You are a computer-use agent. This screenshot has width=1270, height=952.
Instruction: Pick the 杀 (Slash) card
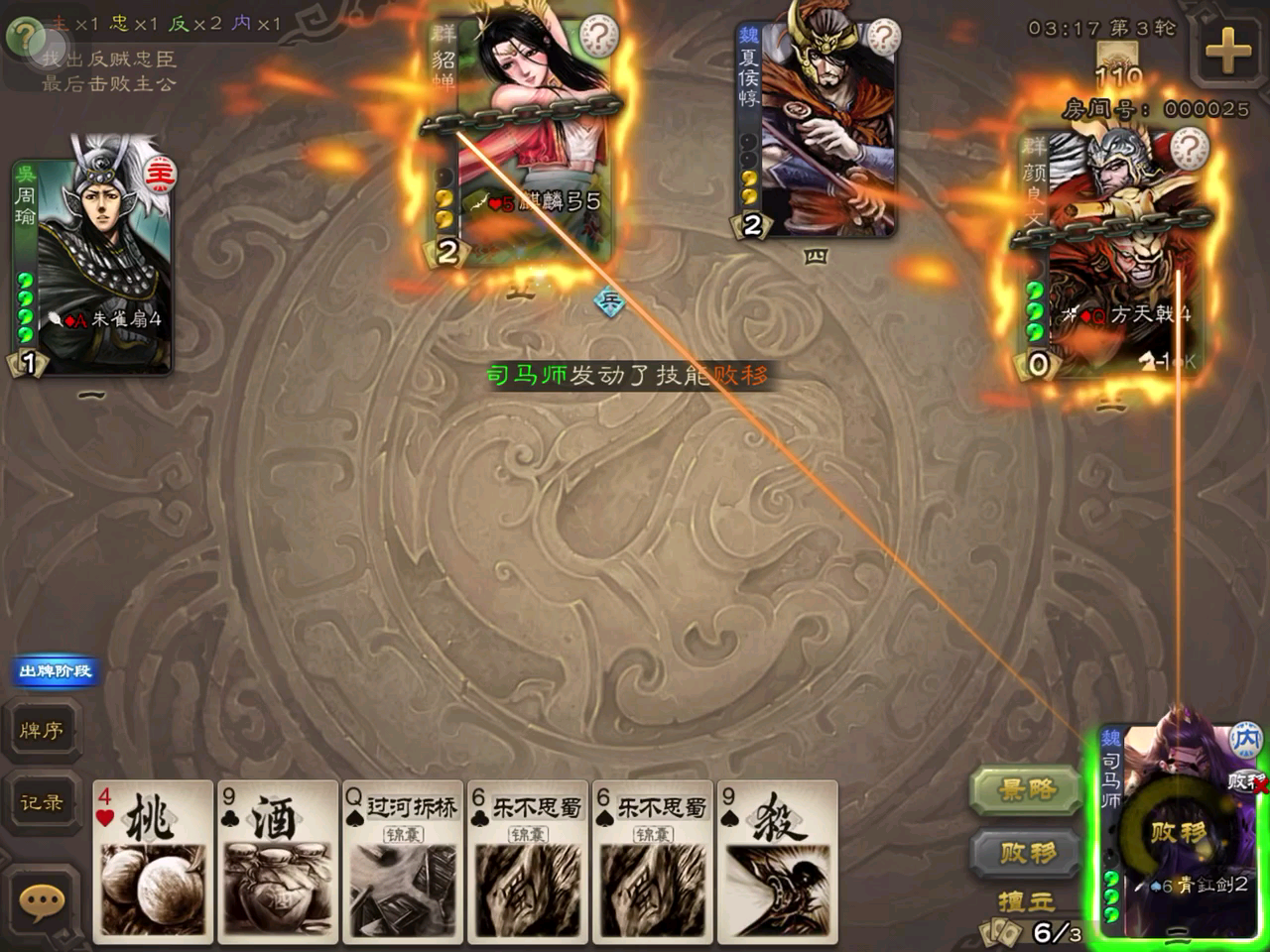pos(778,861)
